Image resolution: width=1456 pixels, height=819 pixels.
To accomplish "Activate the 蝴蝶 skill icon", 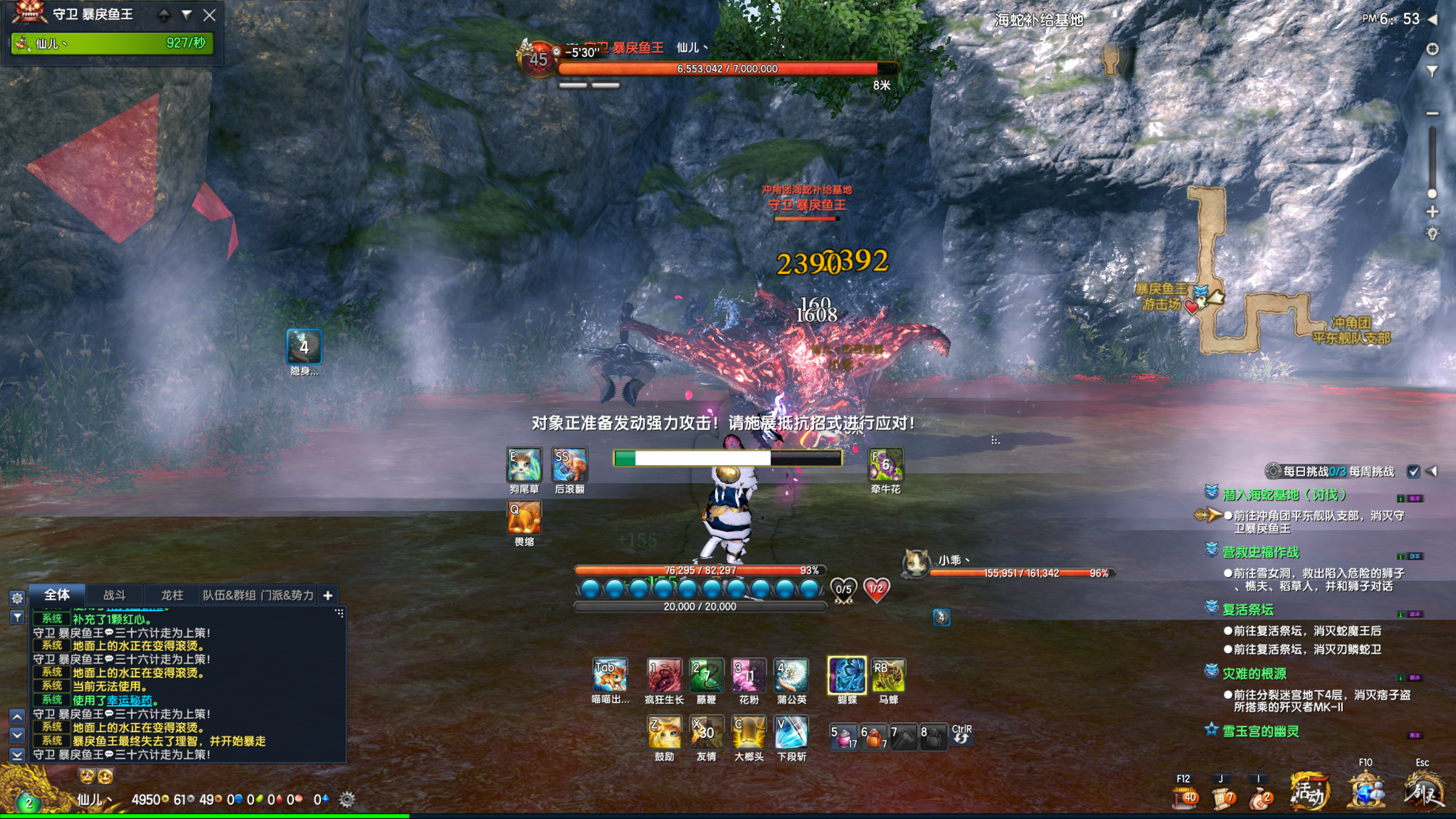I will tap(846, 675).
